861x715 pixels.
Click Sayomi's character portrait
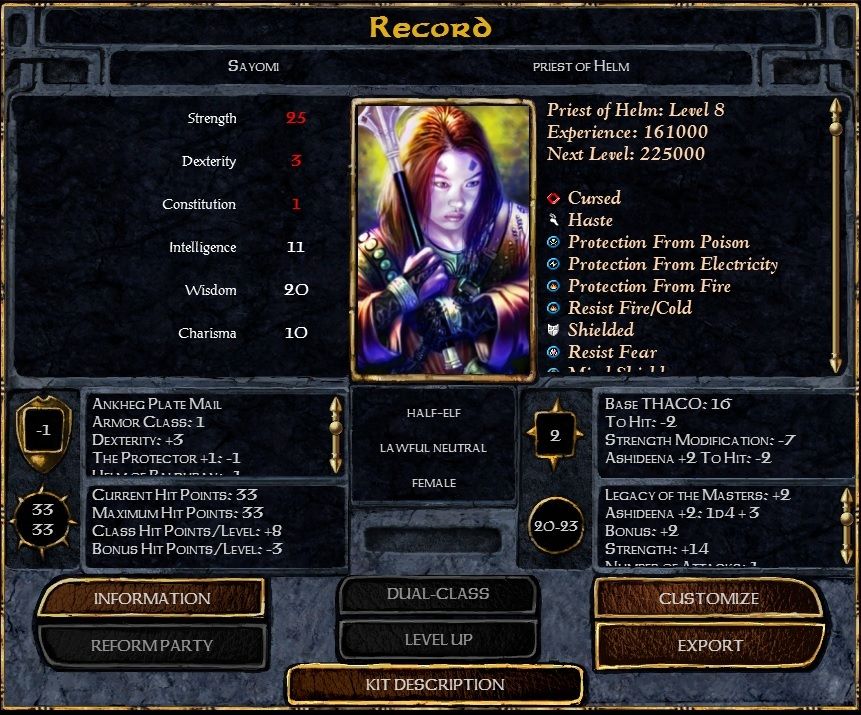tap(440, 238)
